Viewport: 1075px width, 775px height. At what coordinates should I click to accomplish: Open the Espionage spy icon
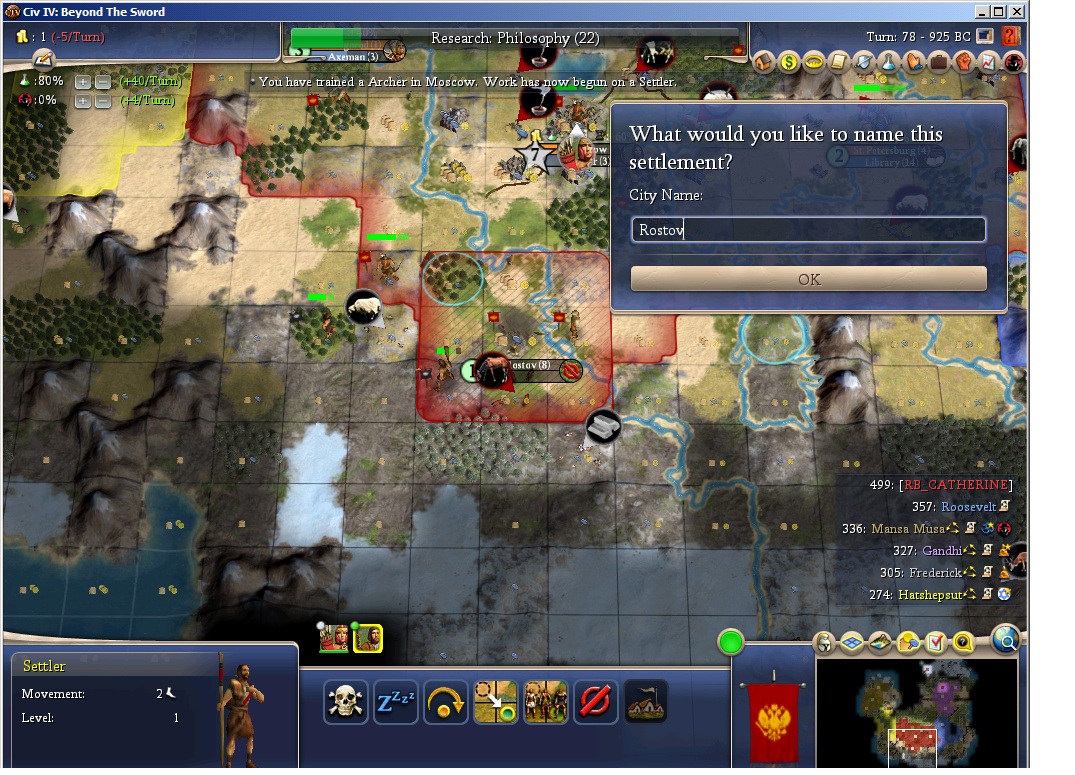pyautogui.click(x=1014, y=62)
